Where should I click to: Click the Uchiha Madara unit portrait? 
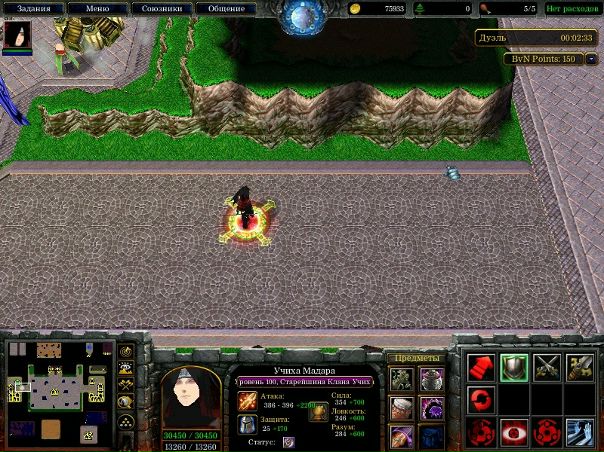point(192,397)
